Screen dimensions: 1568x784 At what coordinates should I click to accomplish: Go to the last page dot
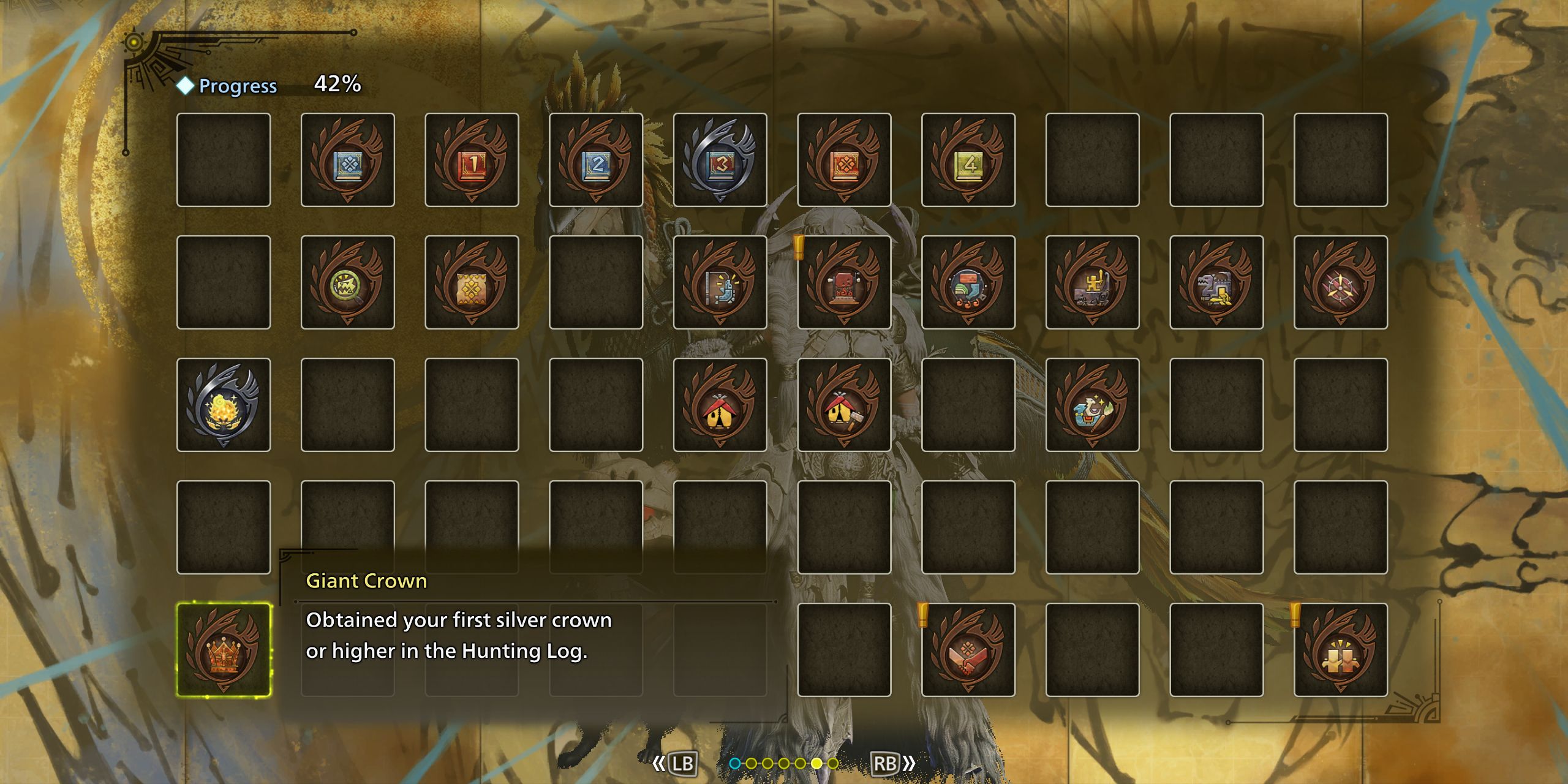[x=833, y=763]
